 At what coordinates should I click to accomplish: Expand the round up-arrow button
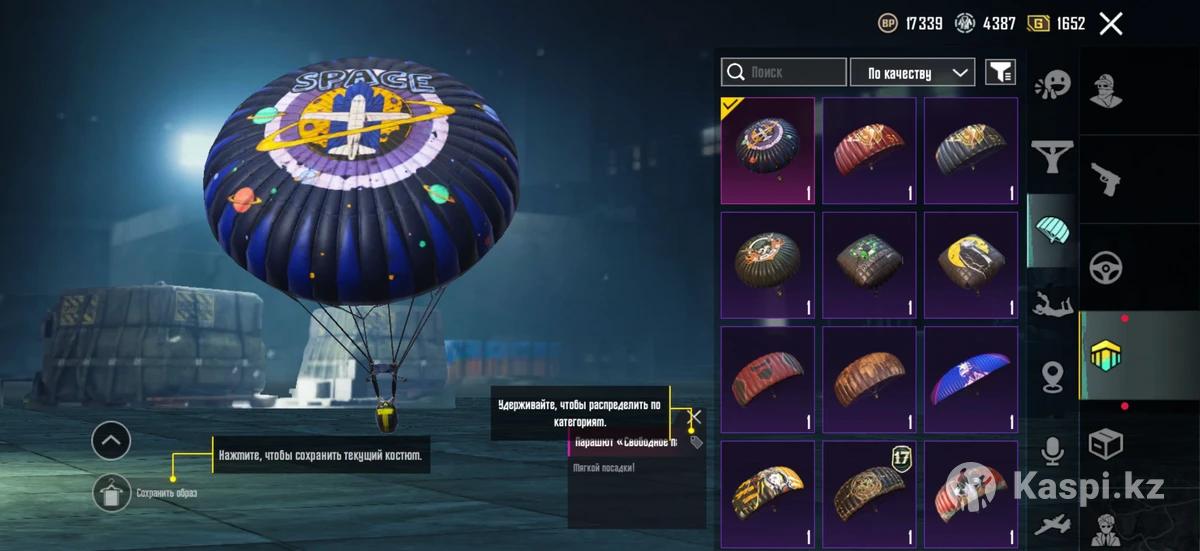click(111, 440)
